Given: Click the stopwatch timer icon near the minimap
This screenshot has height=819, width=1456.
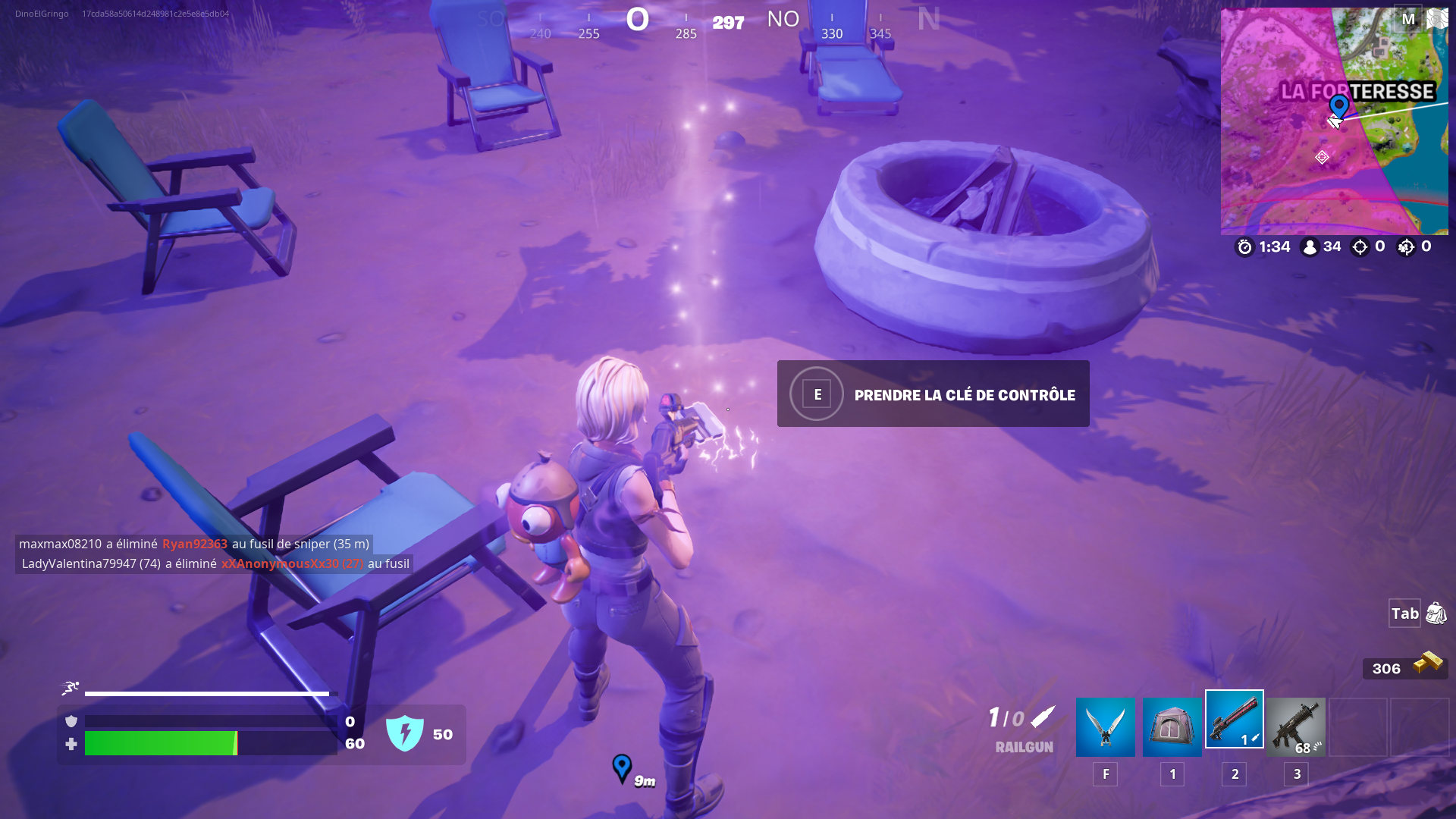Looking at the screenshot, I should 1244,246.
